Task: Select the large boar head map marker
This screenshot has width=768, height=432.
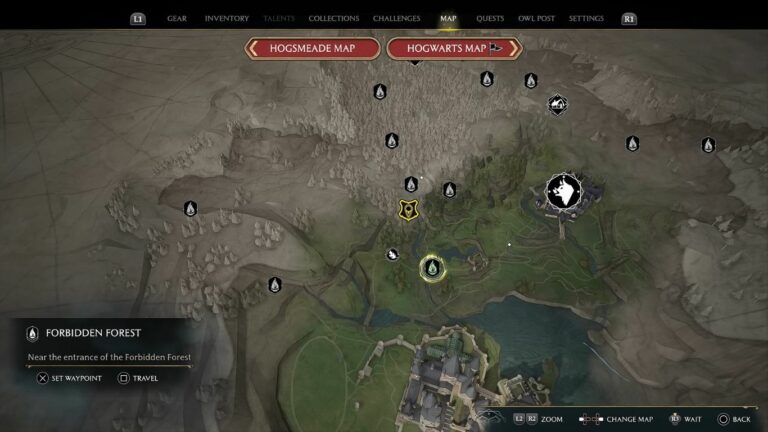Action: coord(560,191)
